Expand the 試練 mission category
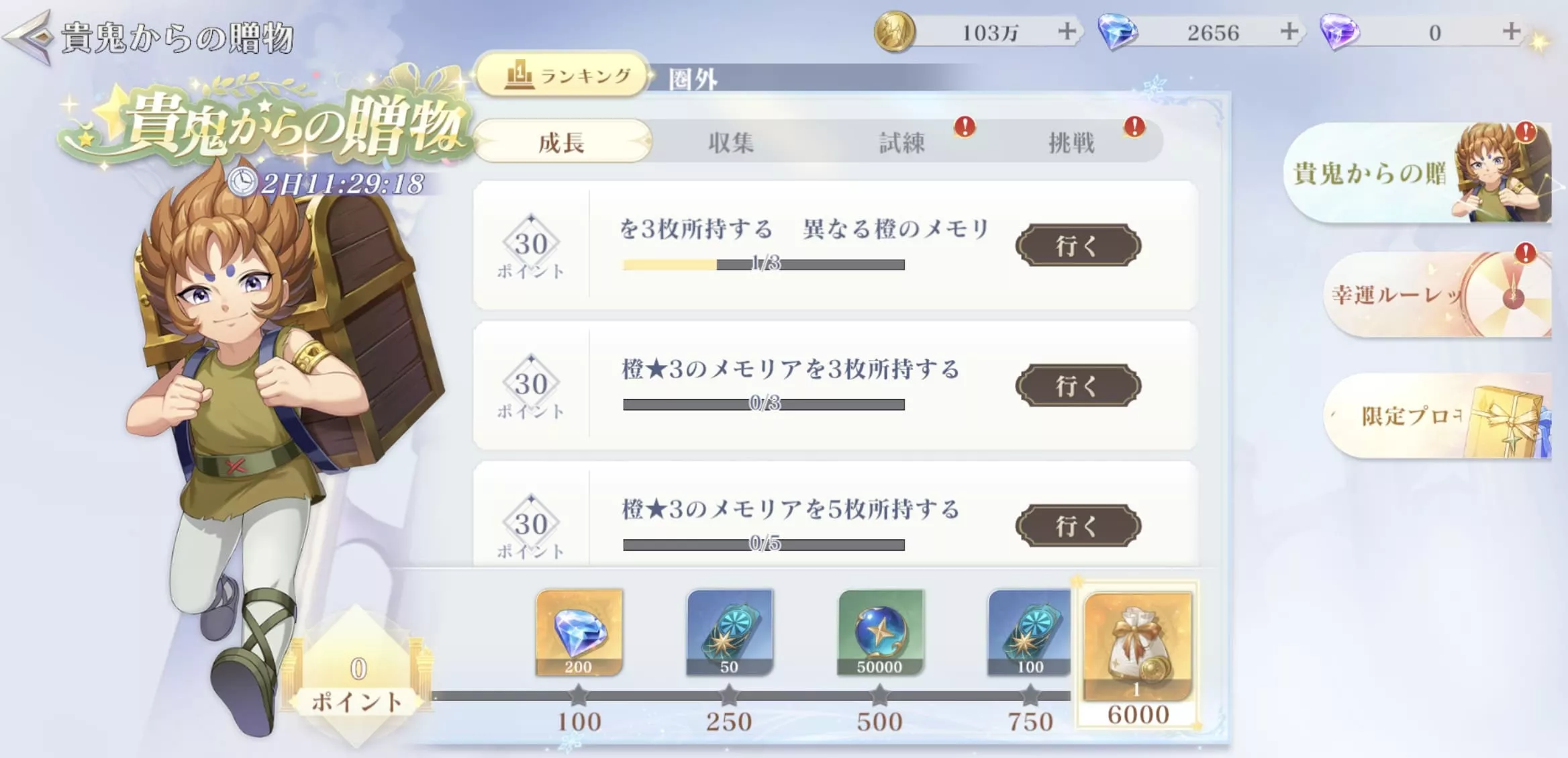The image size is (1568, 758). (x=902, y=142)
